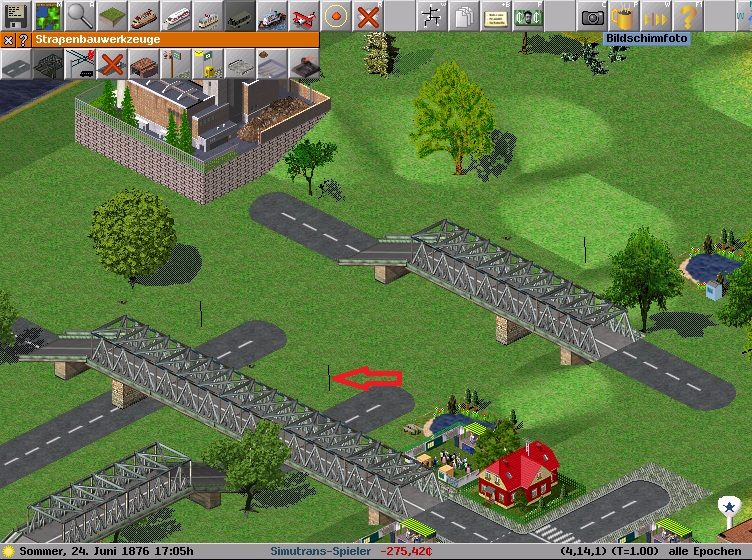This screenshot has height=560, width=752.
Task: Take a screenshot with the camera icon
Action: [x=592, y=15]
